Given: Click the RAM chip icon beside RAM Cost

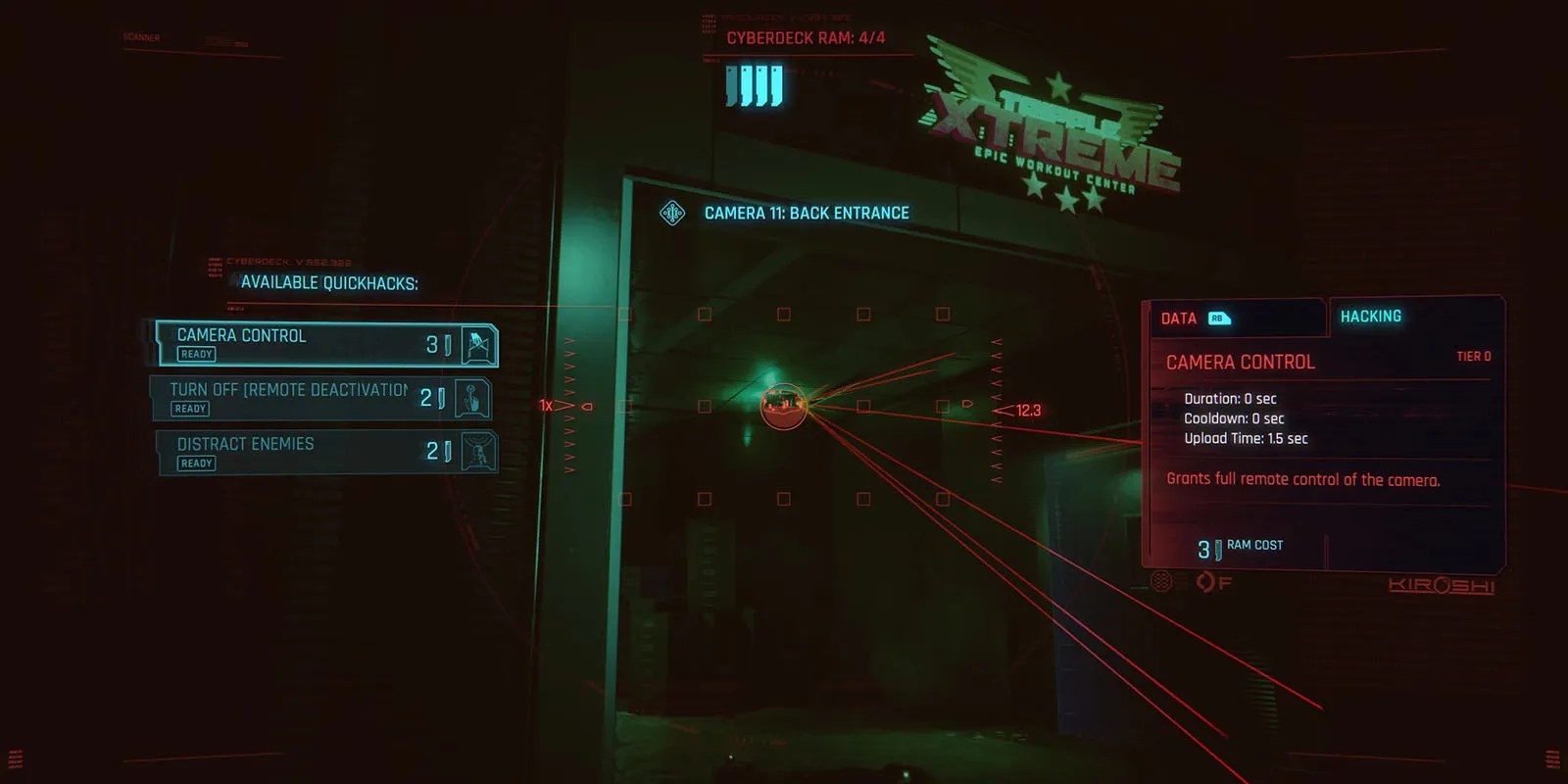Looking at the screenshot, I should coord(1218,550).
